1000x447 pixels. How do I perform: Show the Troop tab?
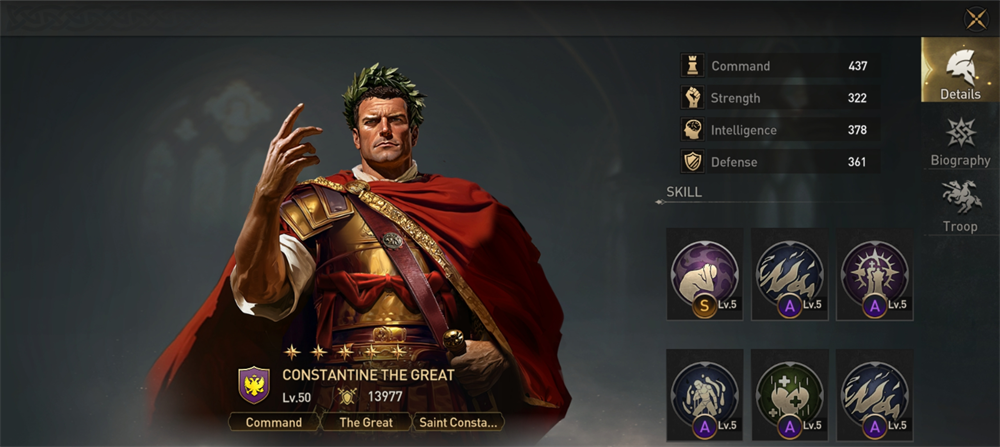point(960,207)
